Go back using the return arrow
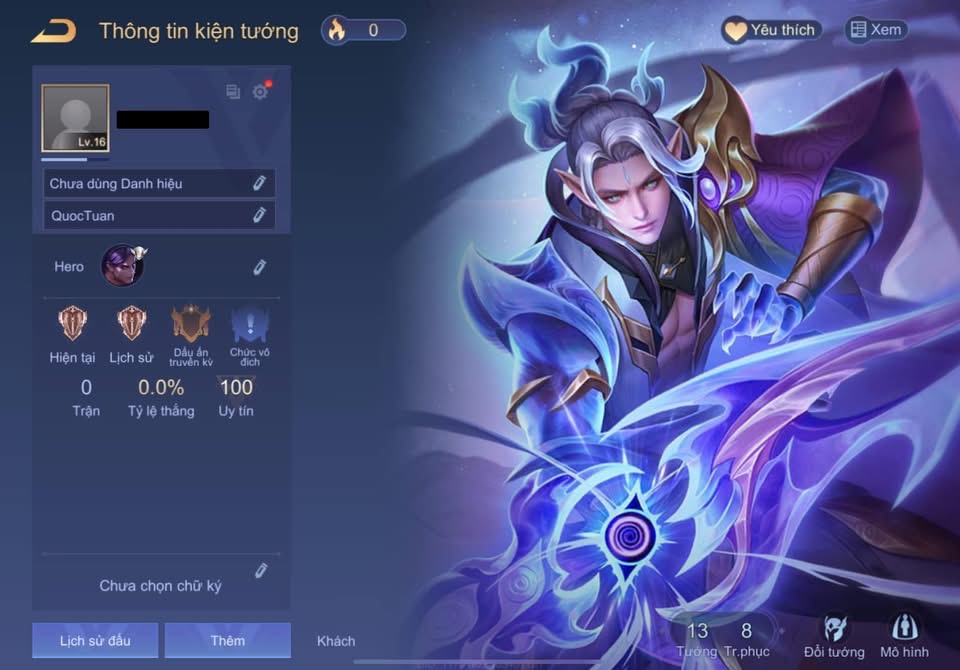960x670 pixels. (x=54, y=31)
